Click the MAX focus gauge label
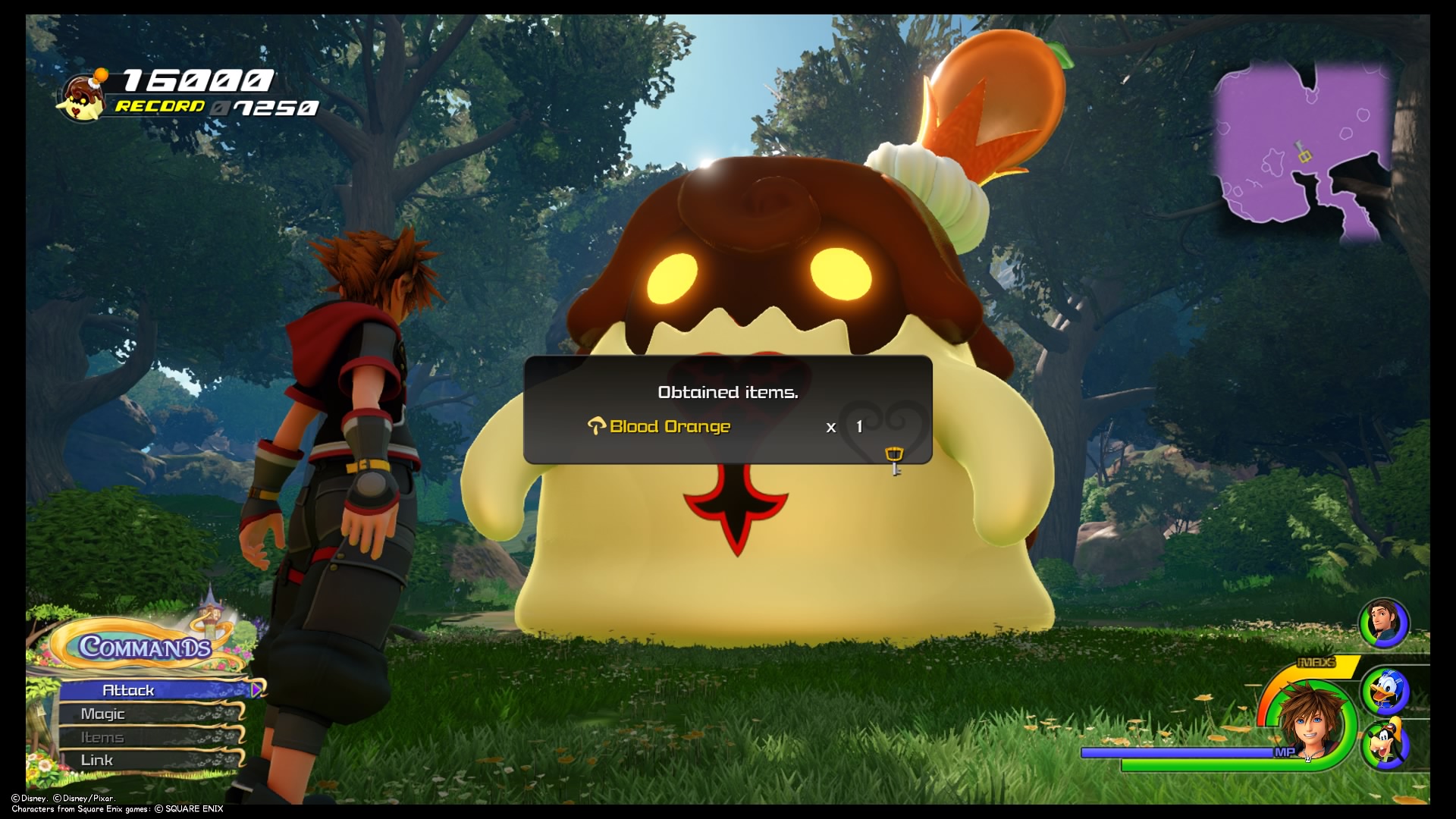Viewport: 1456px width, 819px height. (1316, 661)
